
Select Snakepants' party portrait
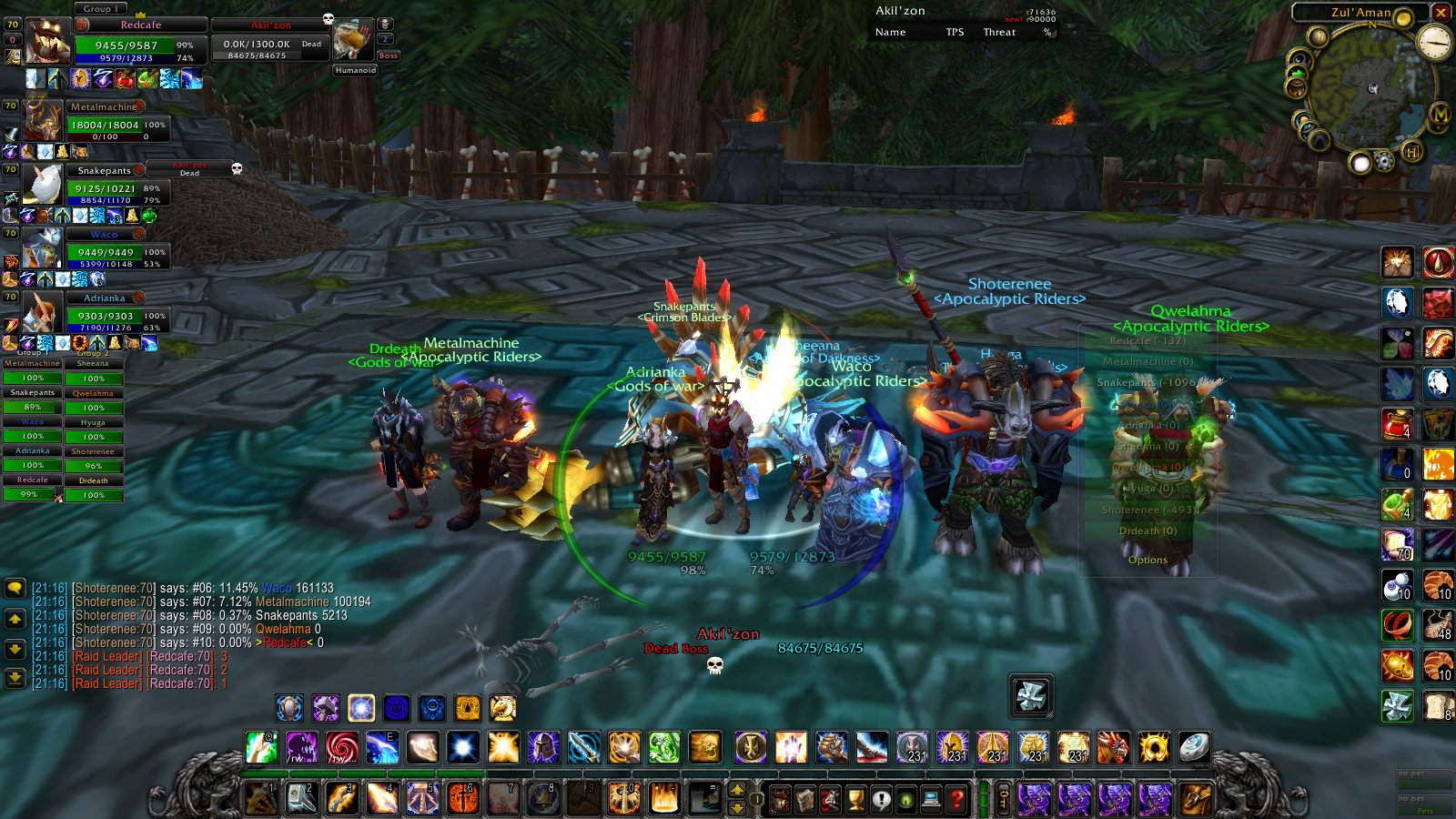pos(42,185)
